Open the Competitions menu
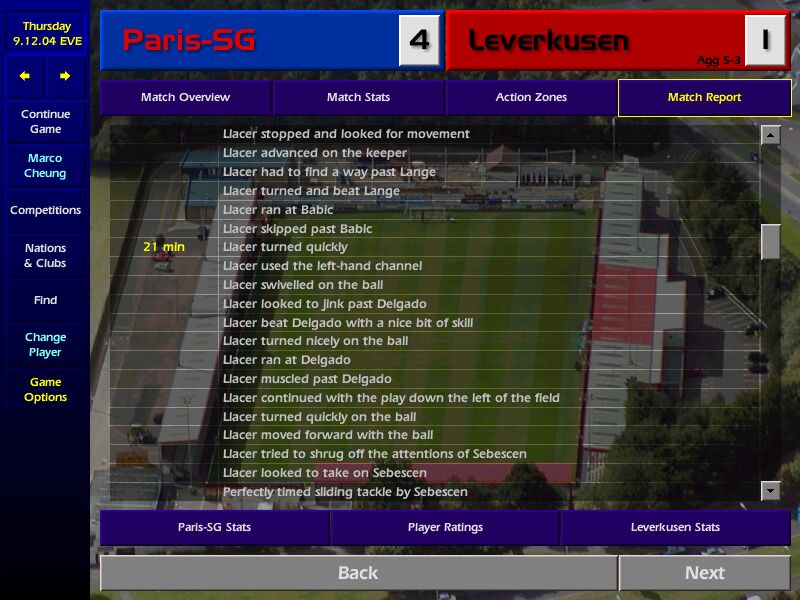This screenshot has width=800, height=600. pyautogui.click(x=45, y=211)
